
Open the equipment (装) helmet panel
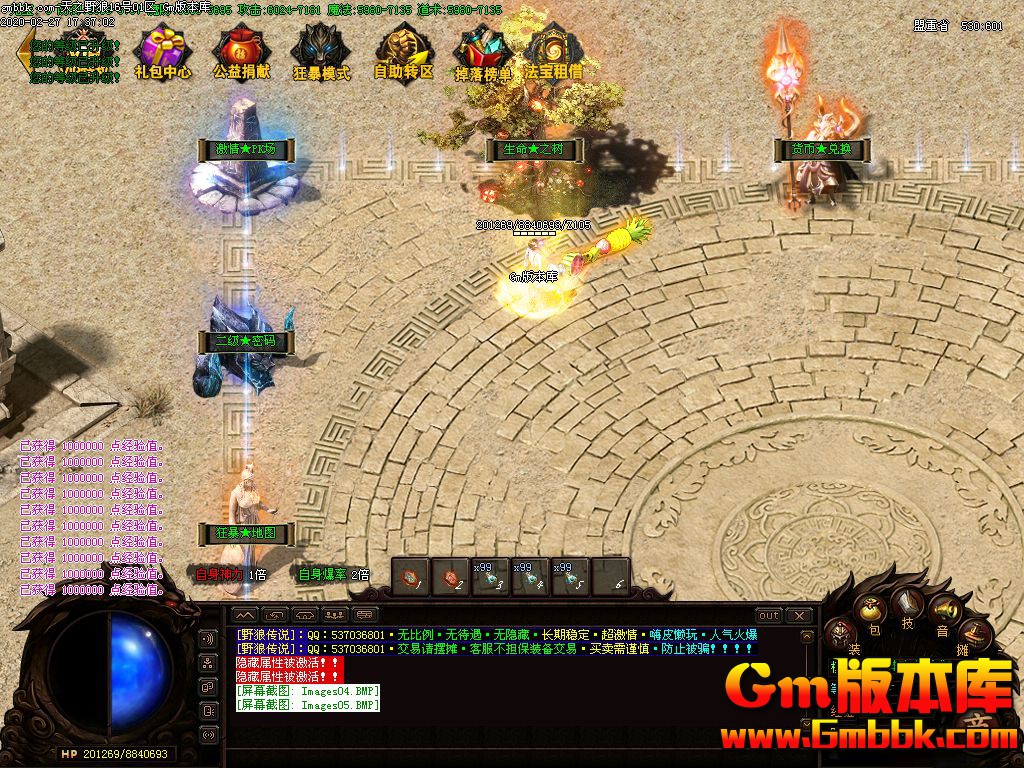pyautogui.click(x=842, y=634)
